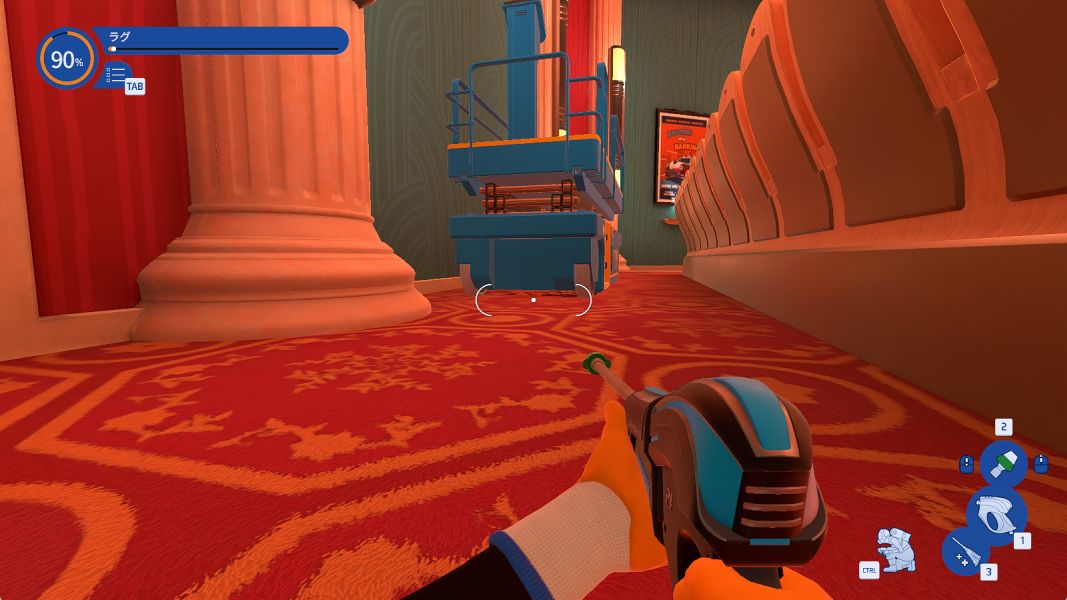
Task: Open the extension wand slot
Action: tap(965, 551)
